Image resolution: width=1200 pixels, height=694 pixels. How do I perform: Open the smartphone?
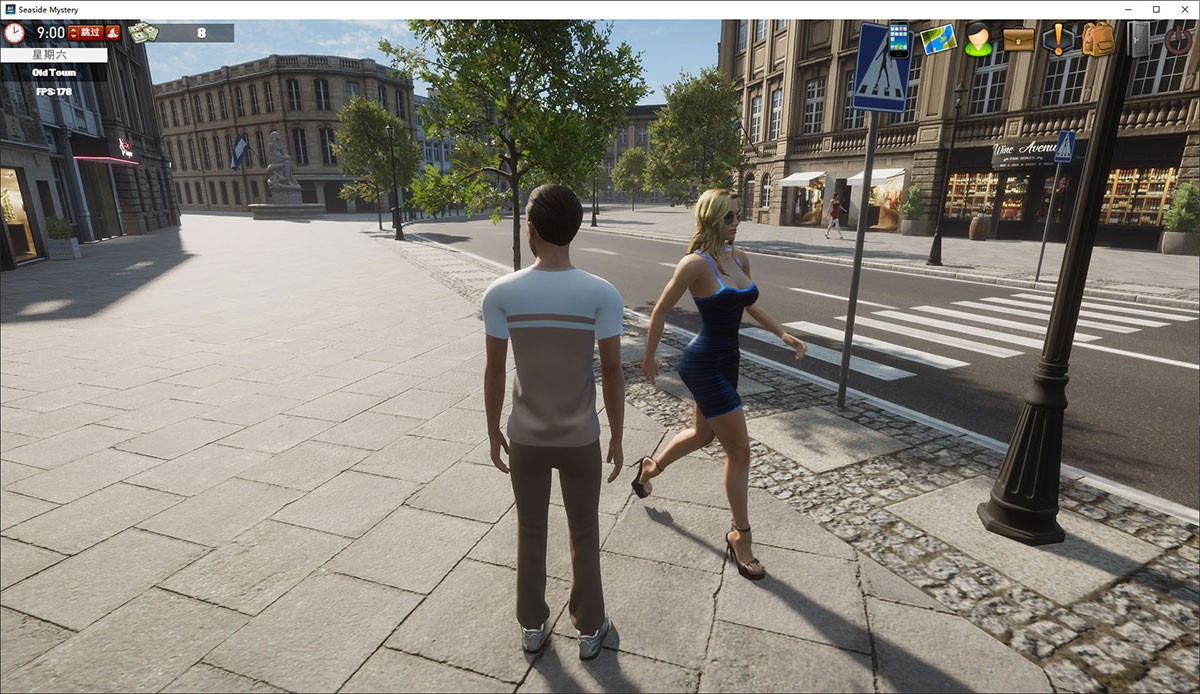[899, 39]
